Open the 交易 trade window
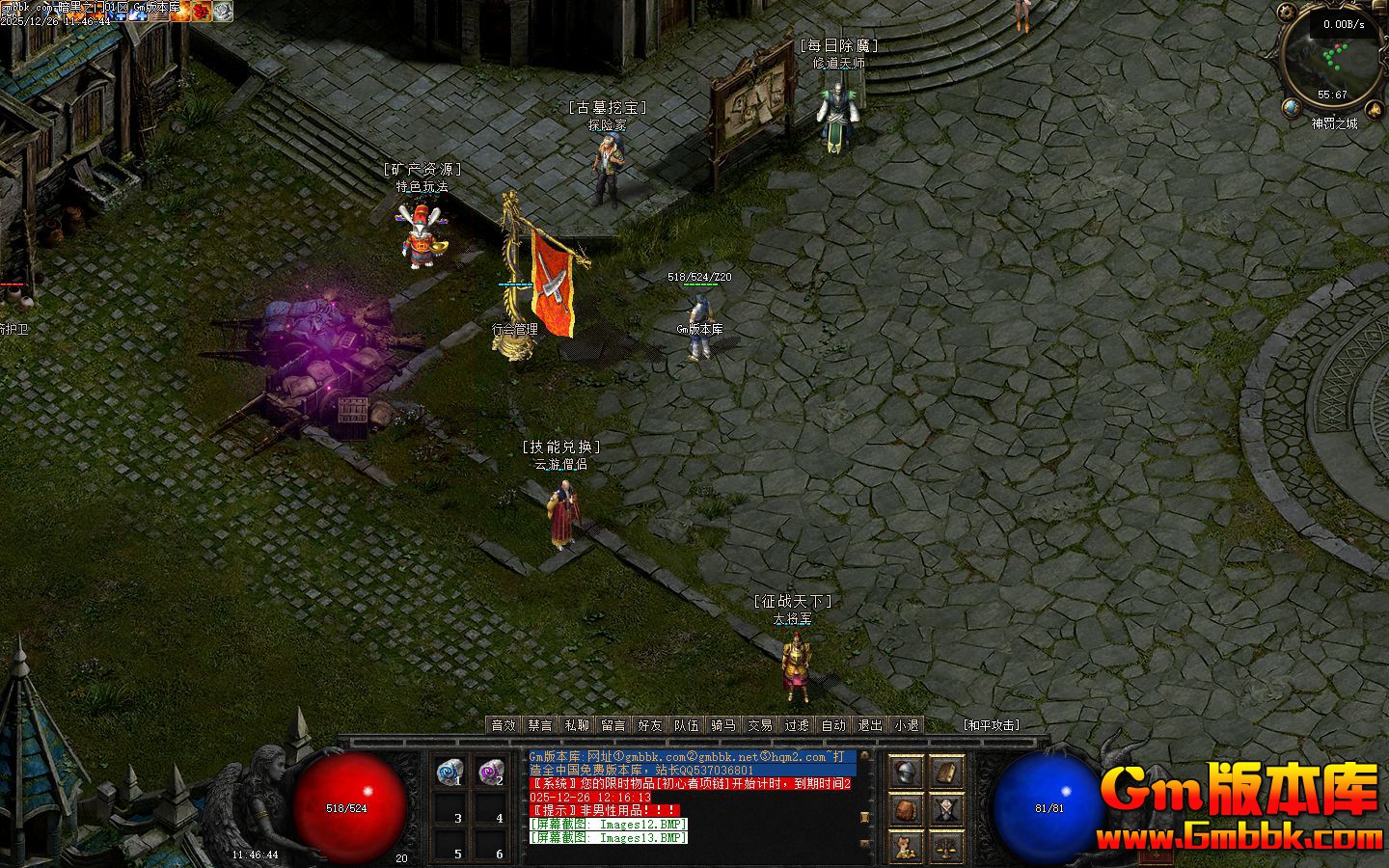Screen dimensions: 1389x868 [760, 725]
